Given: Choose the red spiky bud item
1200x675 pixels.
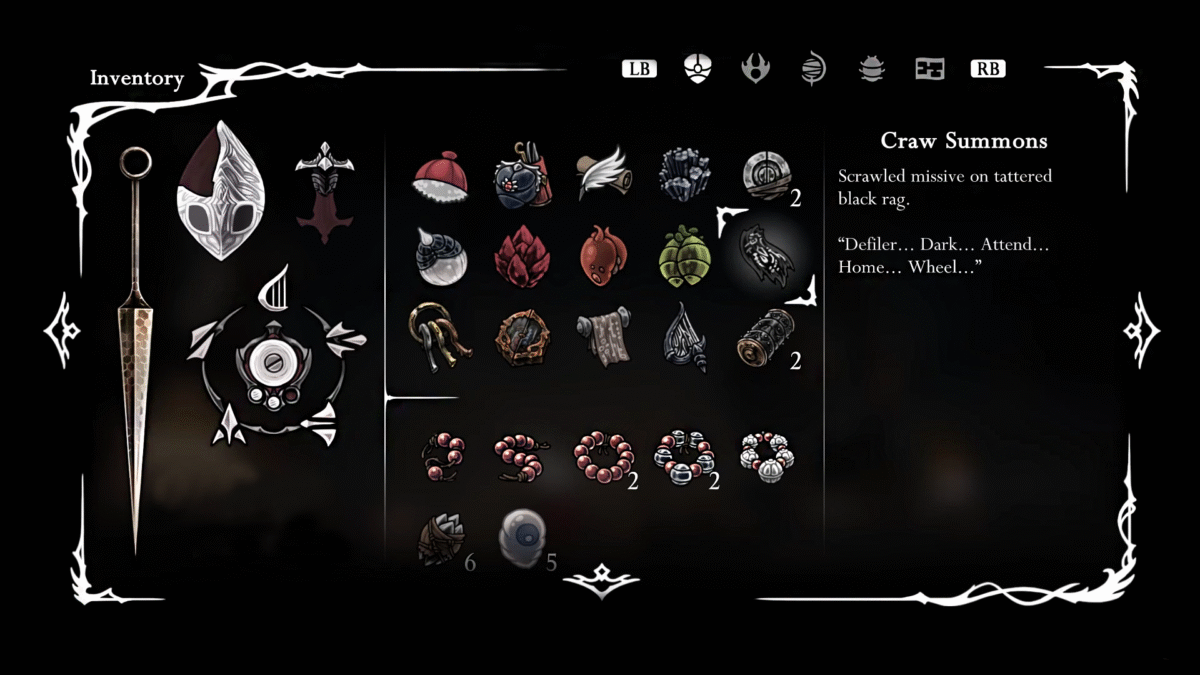Looking at the screenshot, I should coord(522,256).
